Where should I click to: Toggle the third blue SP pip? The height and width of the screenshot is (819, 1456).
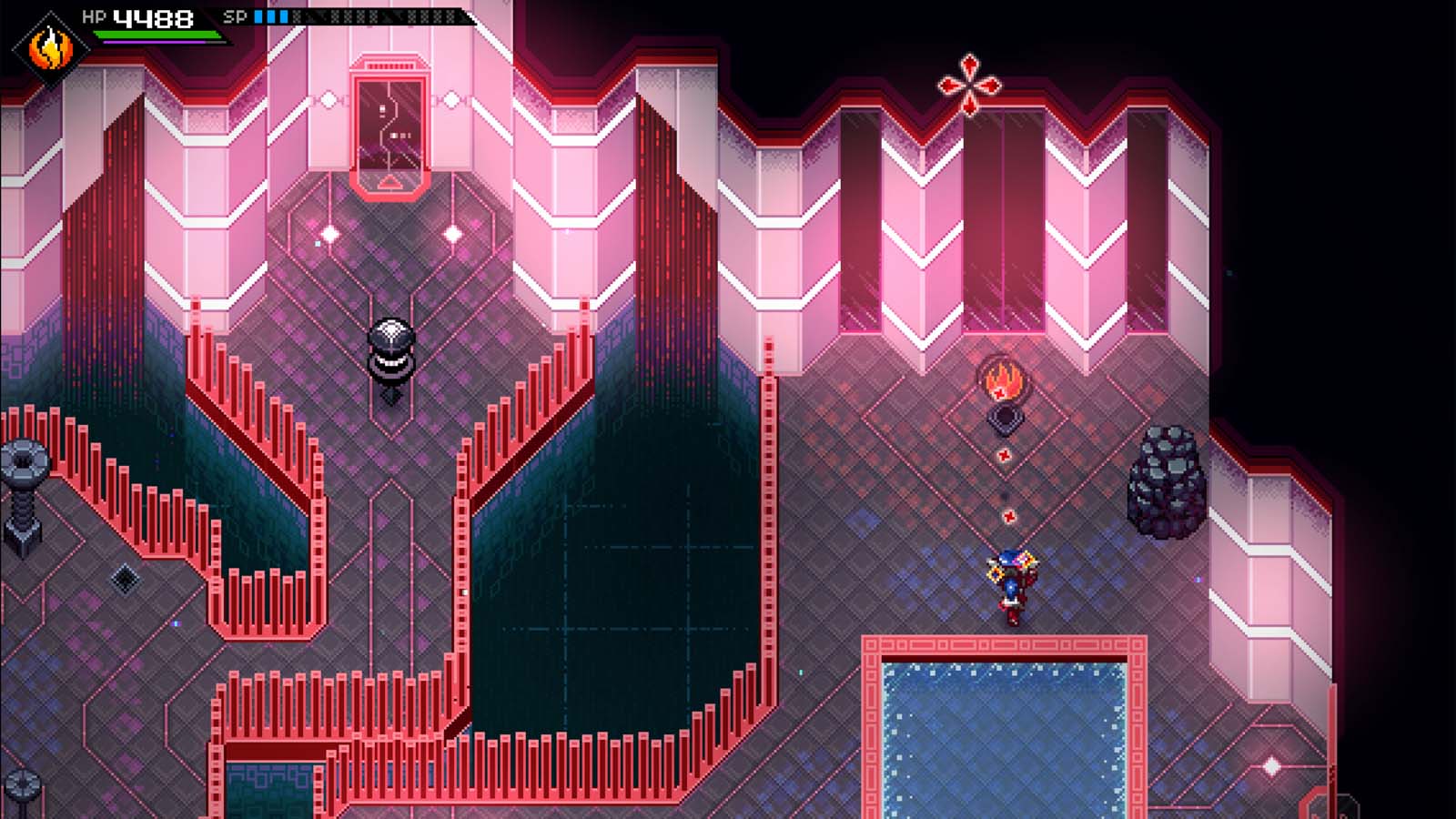click(x=284, y=15)
